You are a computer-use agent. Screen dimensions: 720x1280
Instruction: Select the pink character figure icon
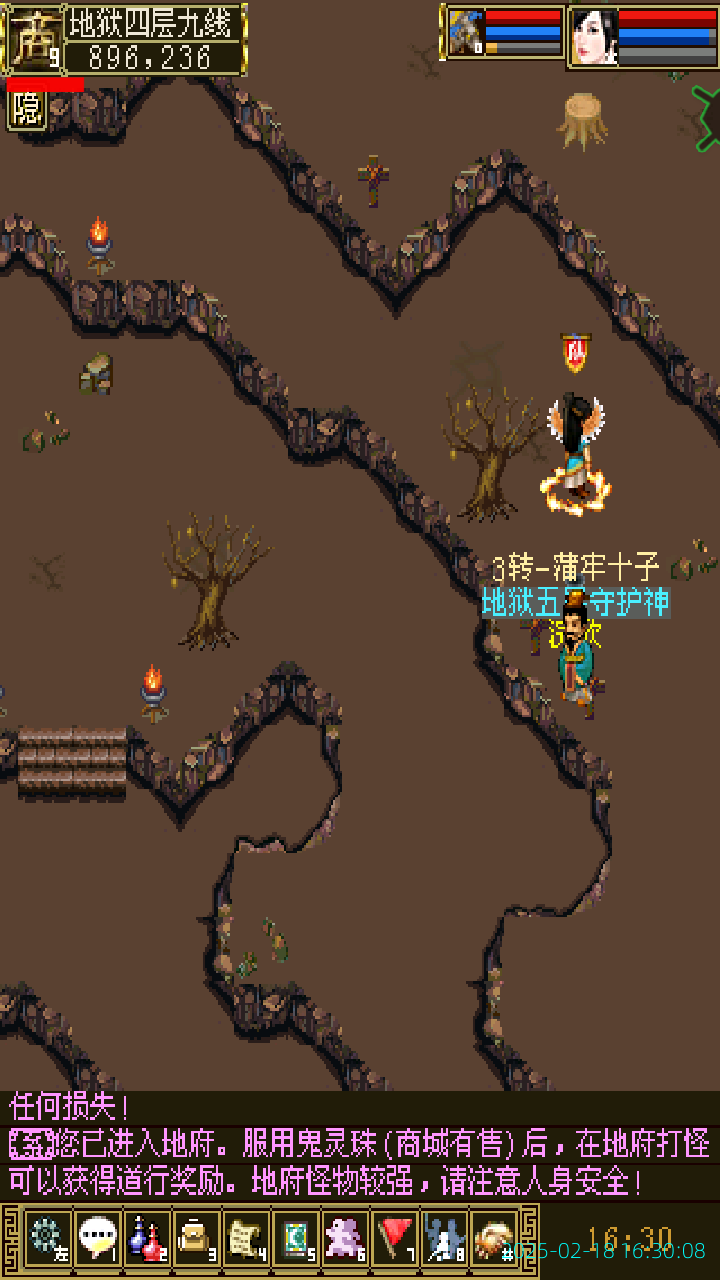345,1237
